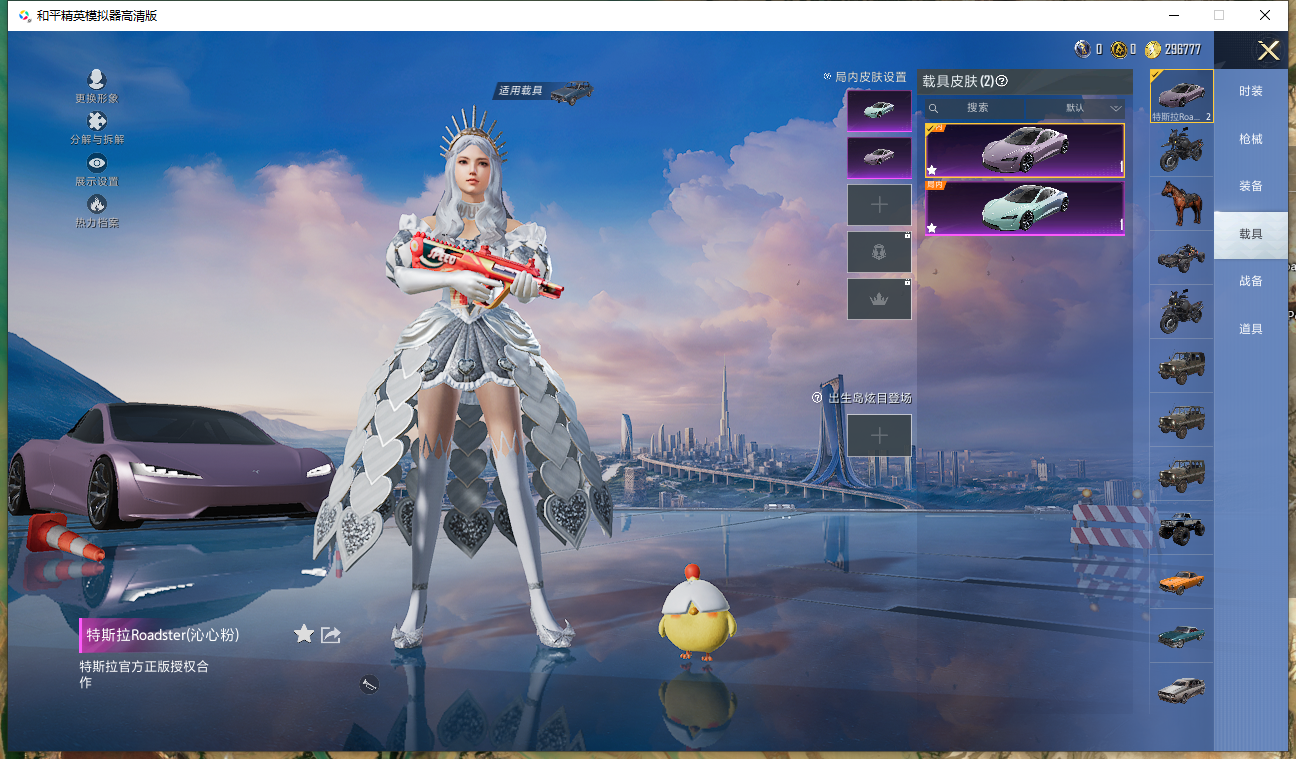1296x759 pixels.
Task: Add a 出生岛炫目登场 entrance slot
Action: pos(879,435)
